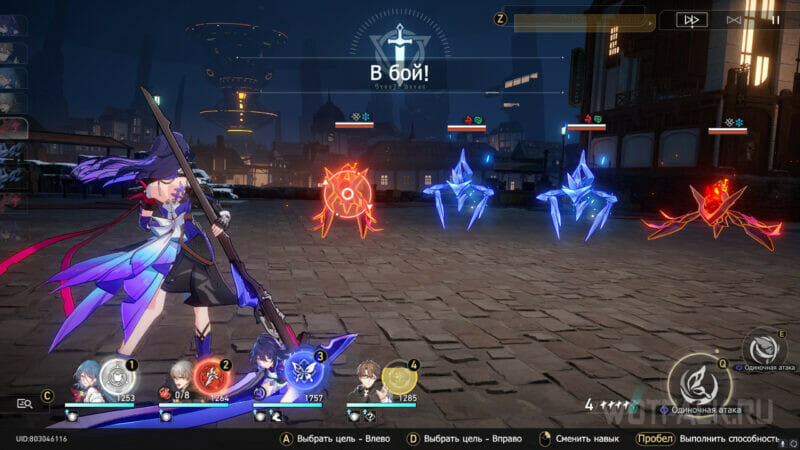Pause the battle
The height and width of the screenshot is (450, 800).
(x=776, y=19)
